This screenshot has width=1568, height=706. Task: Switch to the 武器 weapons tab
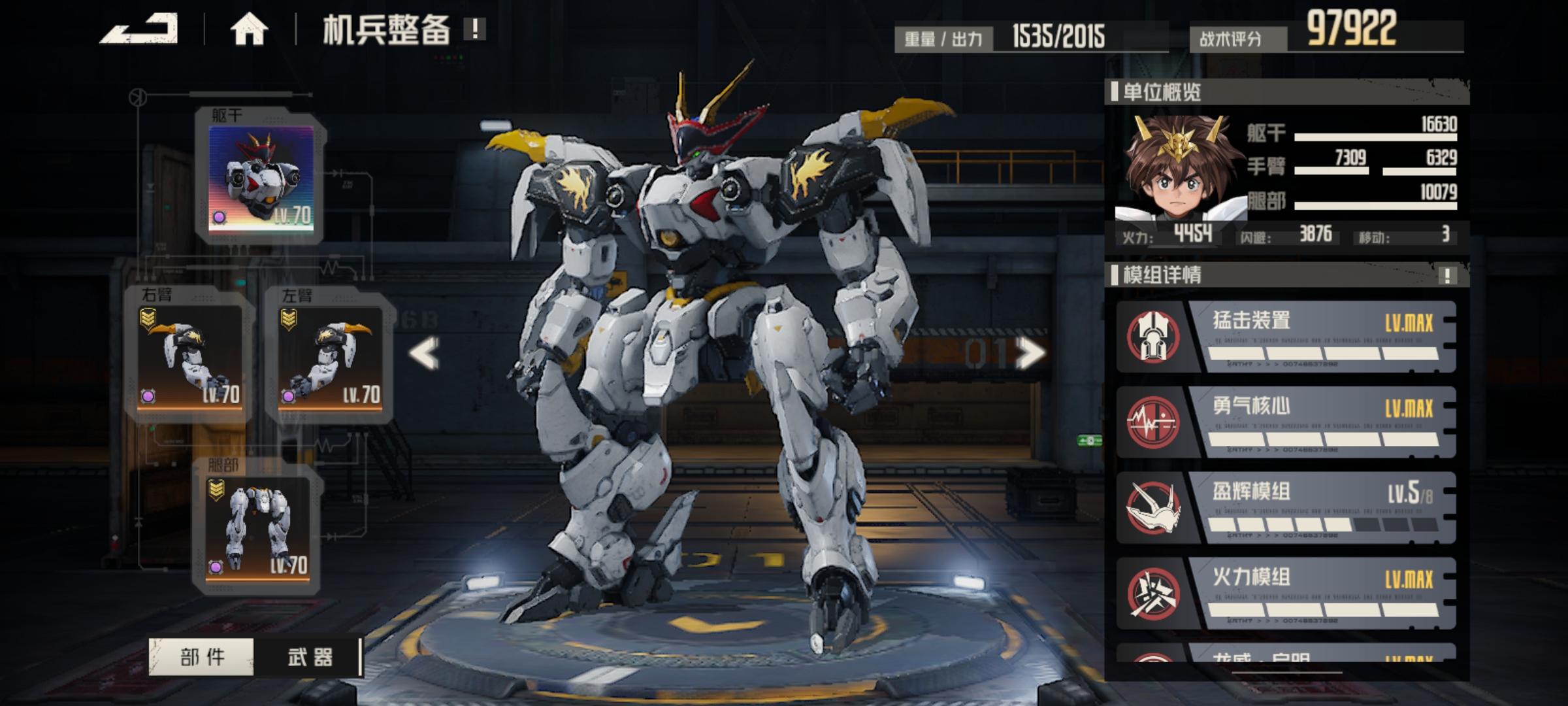310,656
